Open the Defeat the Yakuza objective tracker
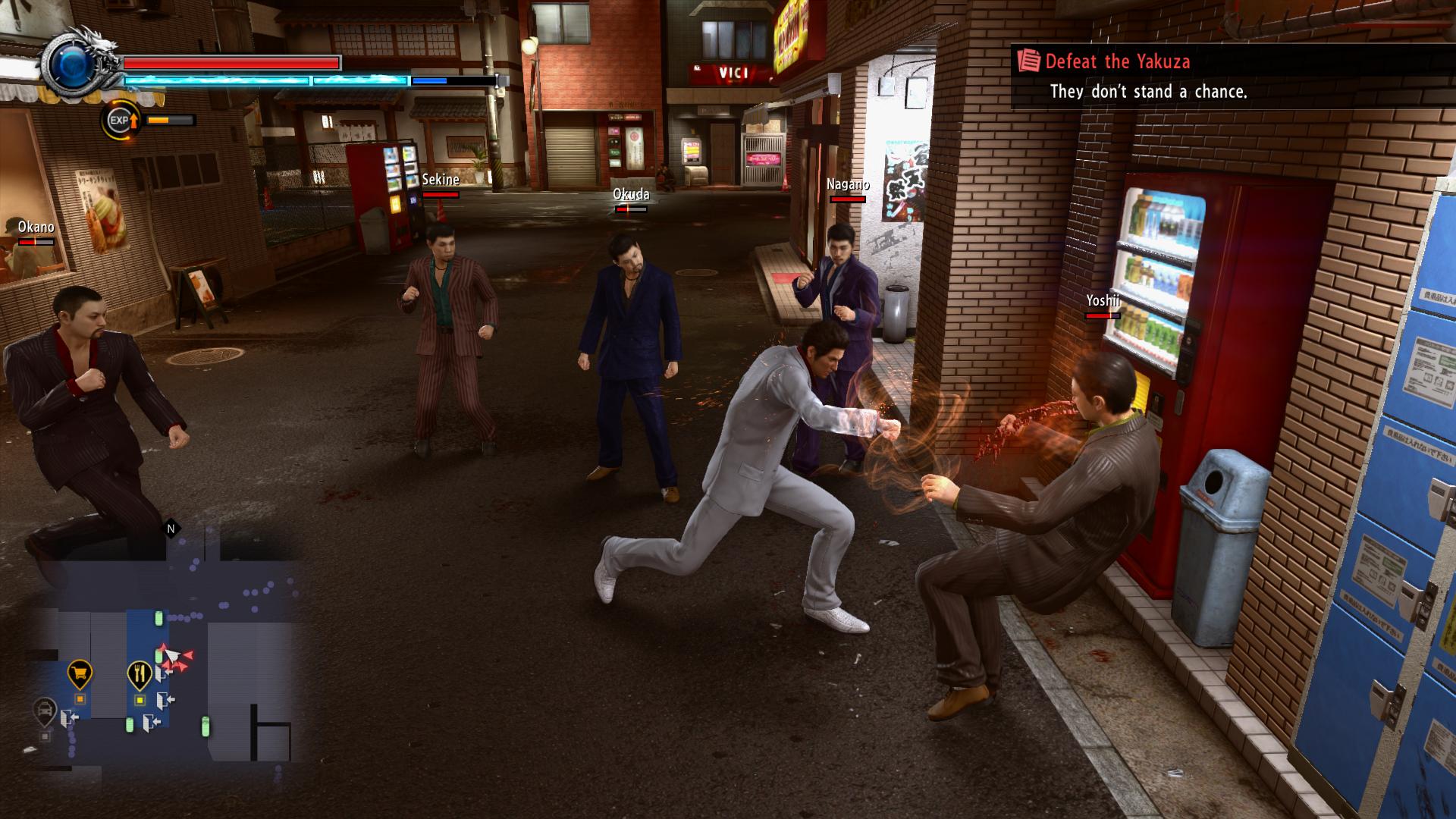This screenshot has width=1456, height=819. point(1116,62)
